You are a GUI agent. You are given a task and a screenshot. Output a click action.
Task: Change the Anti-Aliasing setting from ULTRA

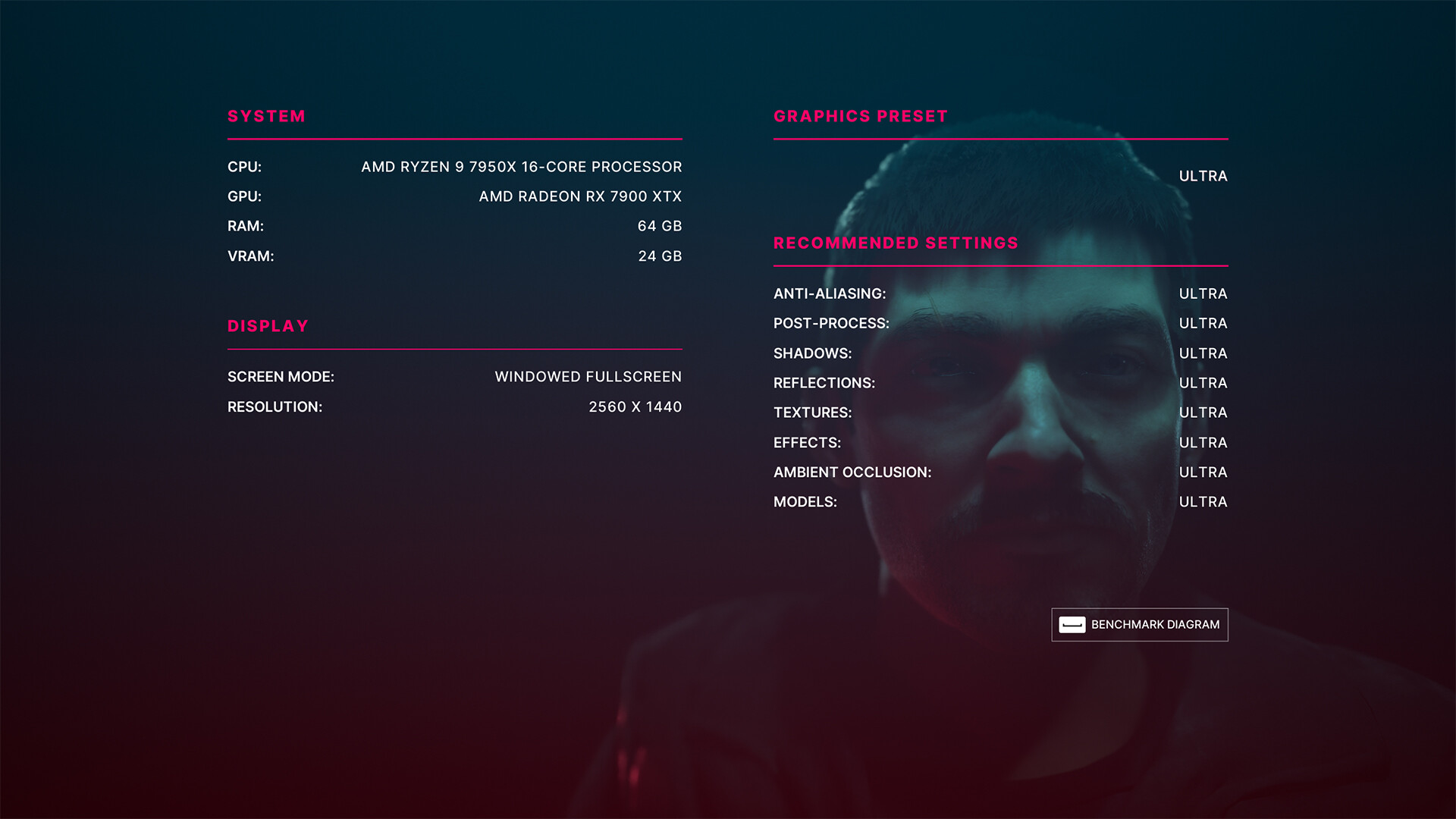[1203, 293]
